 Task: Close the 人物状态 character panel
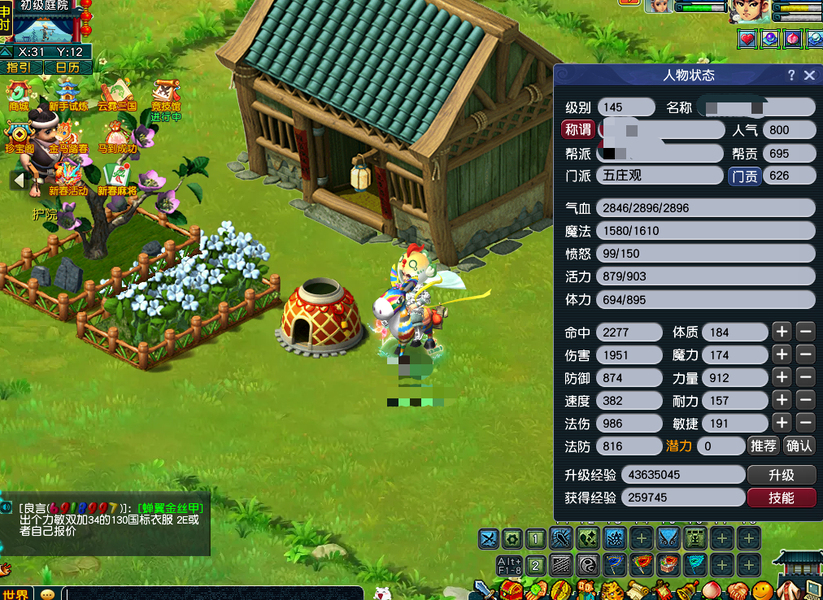tap(809, 75)
